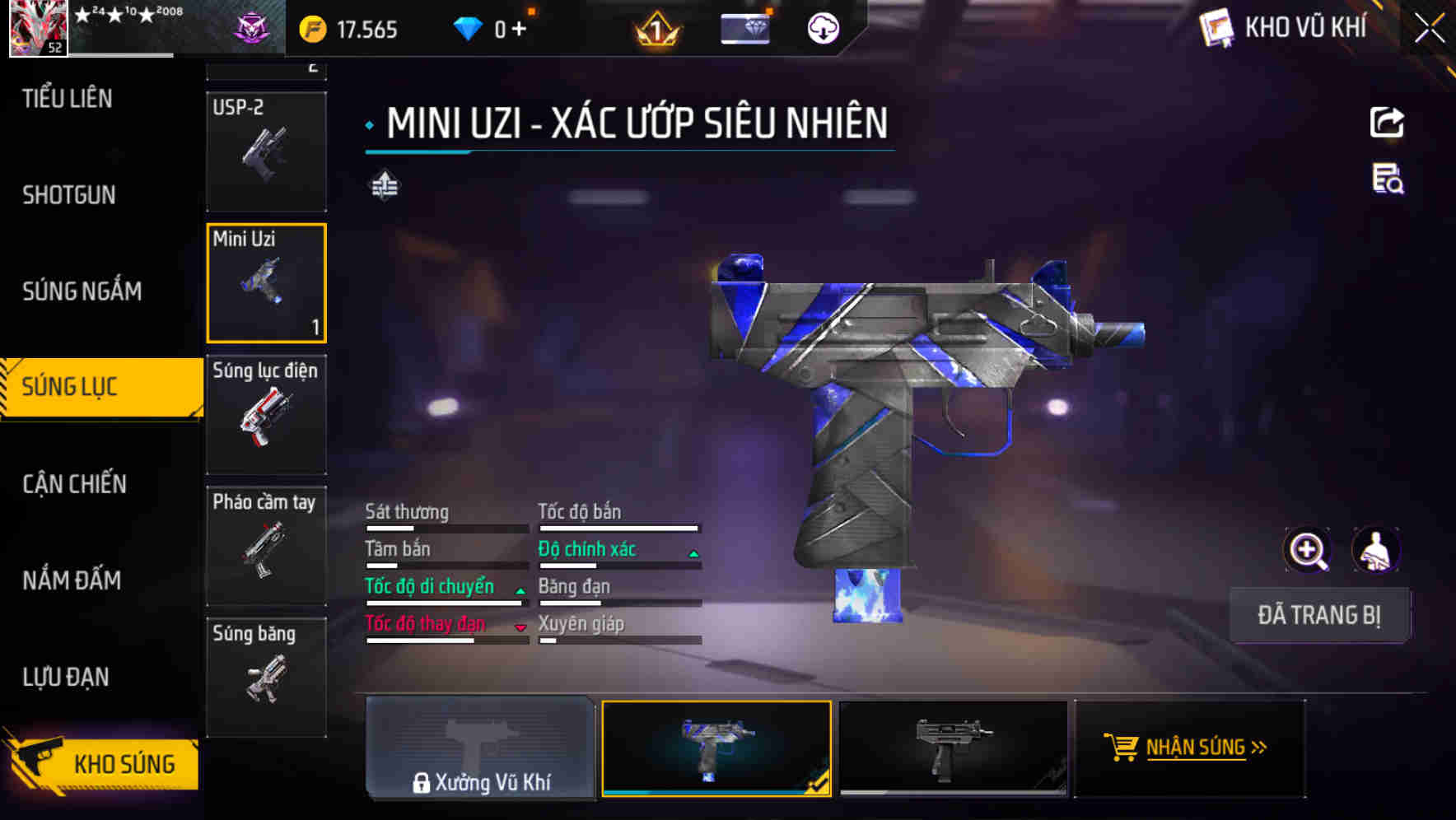Switch to the CẬN CHIẾN category tab
The width and height of the screenshot is (1456, 820).
73,484
